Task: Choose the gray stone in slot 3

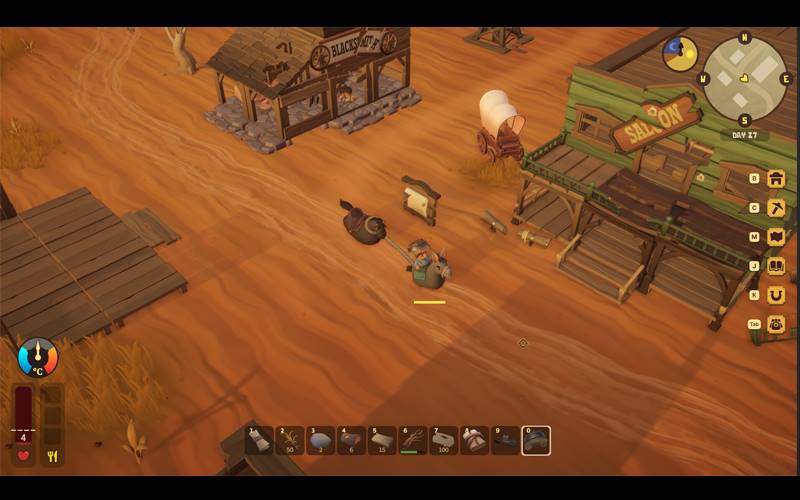Action: pos(321,440)
